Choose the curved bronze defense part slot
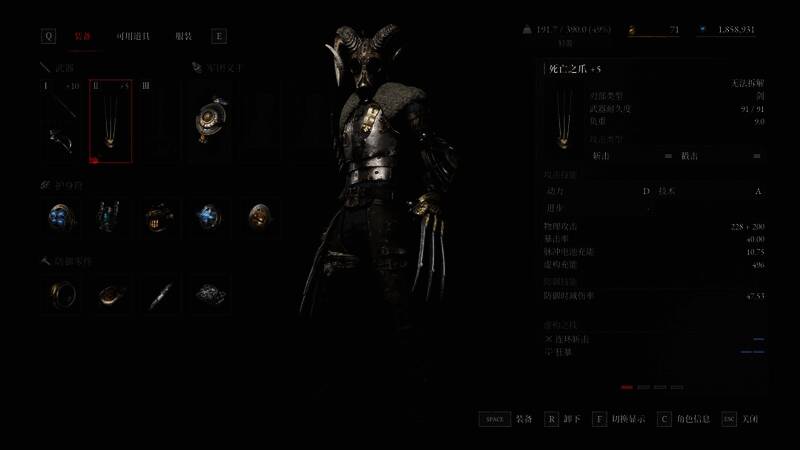The image size is (800, 450). pos(110,294)
